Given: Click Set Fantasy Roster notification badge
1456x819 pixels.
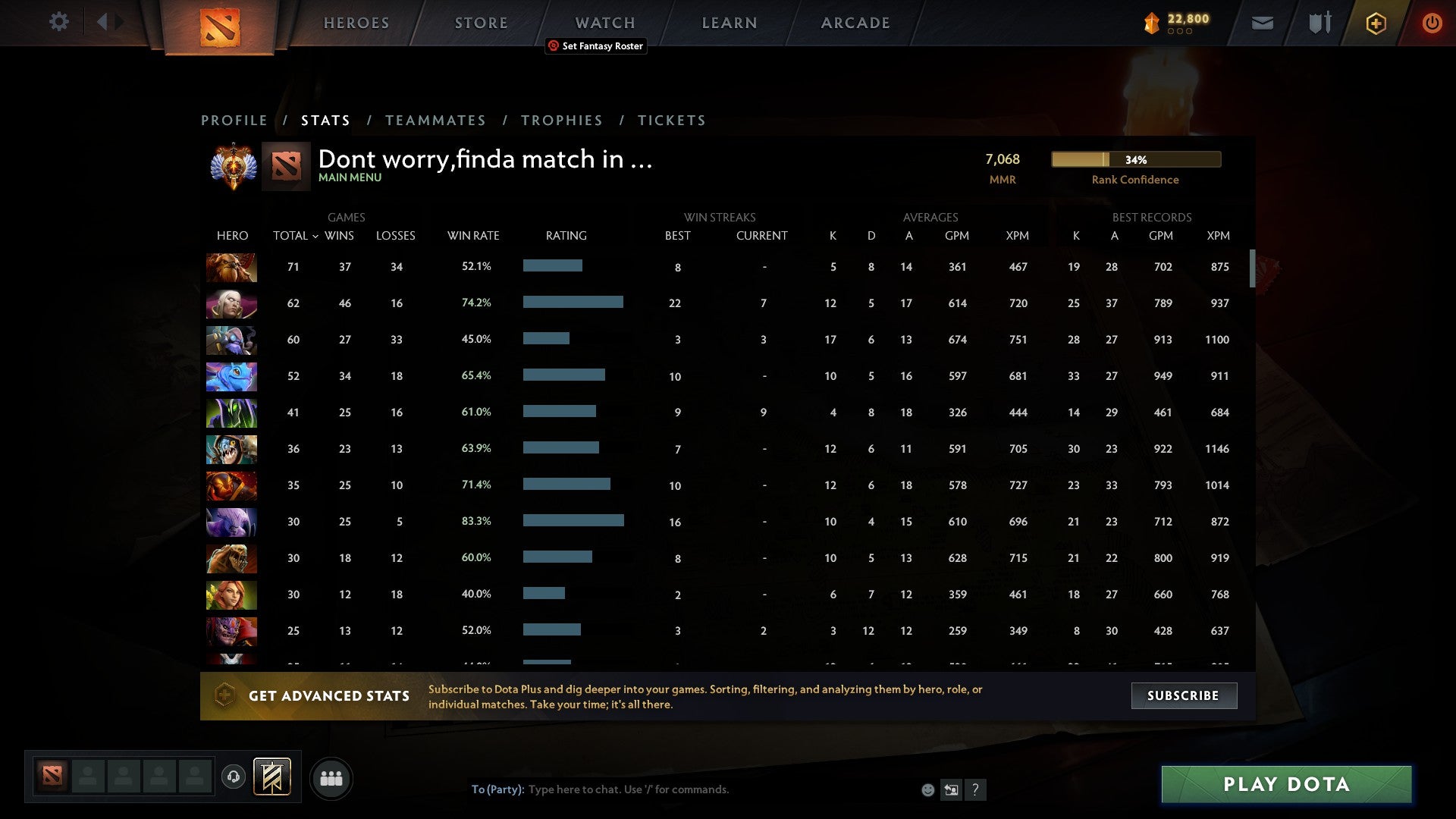Looking at the screenshot, I should pyautogui.click(x=595, y=46).
